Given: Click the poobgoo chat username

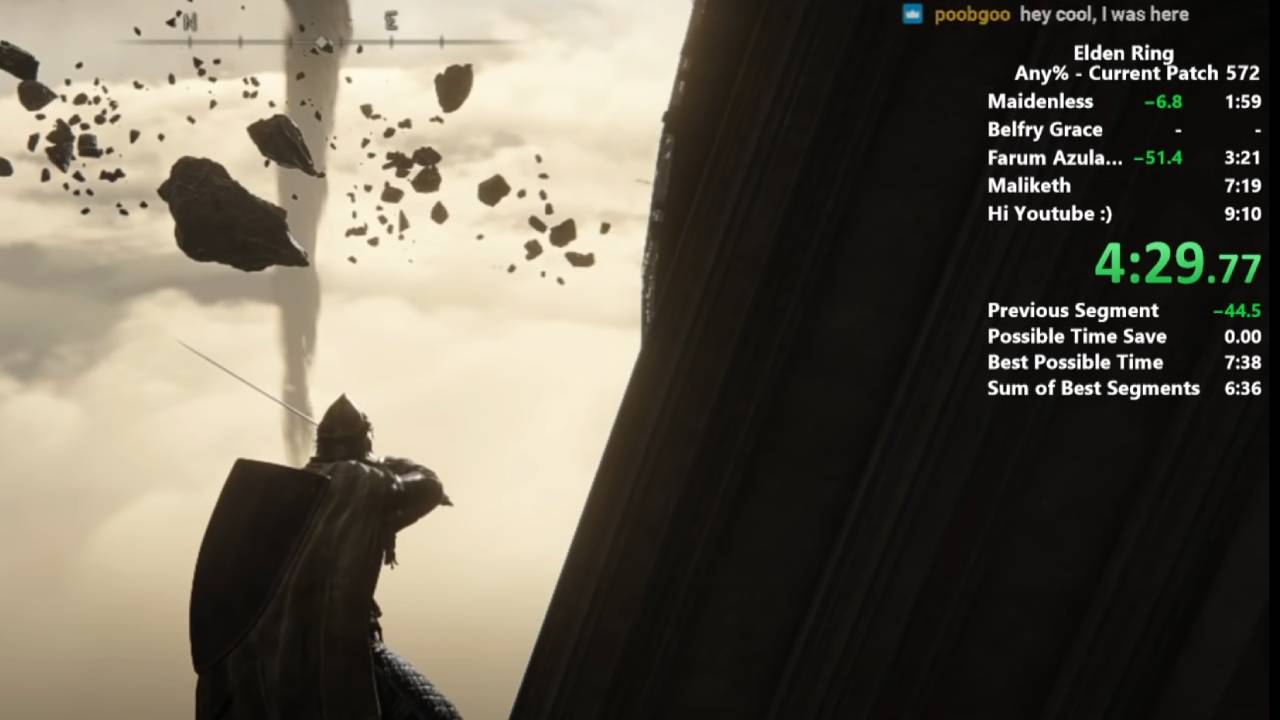Looking at the screenshot, I should 971,15.
